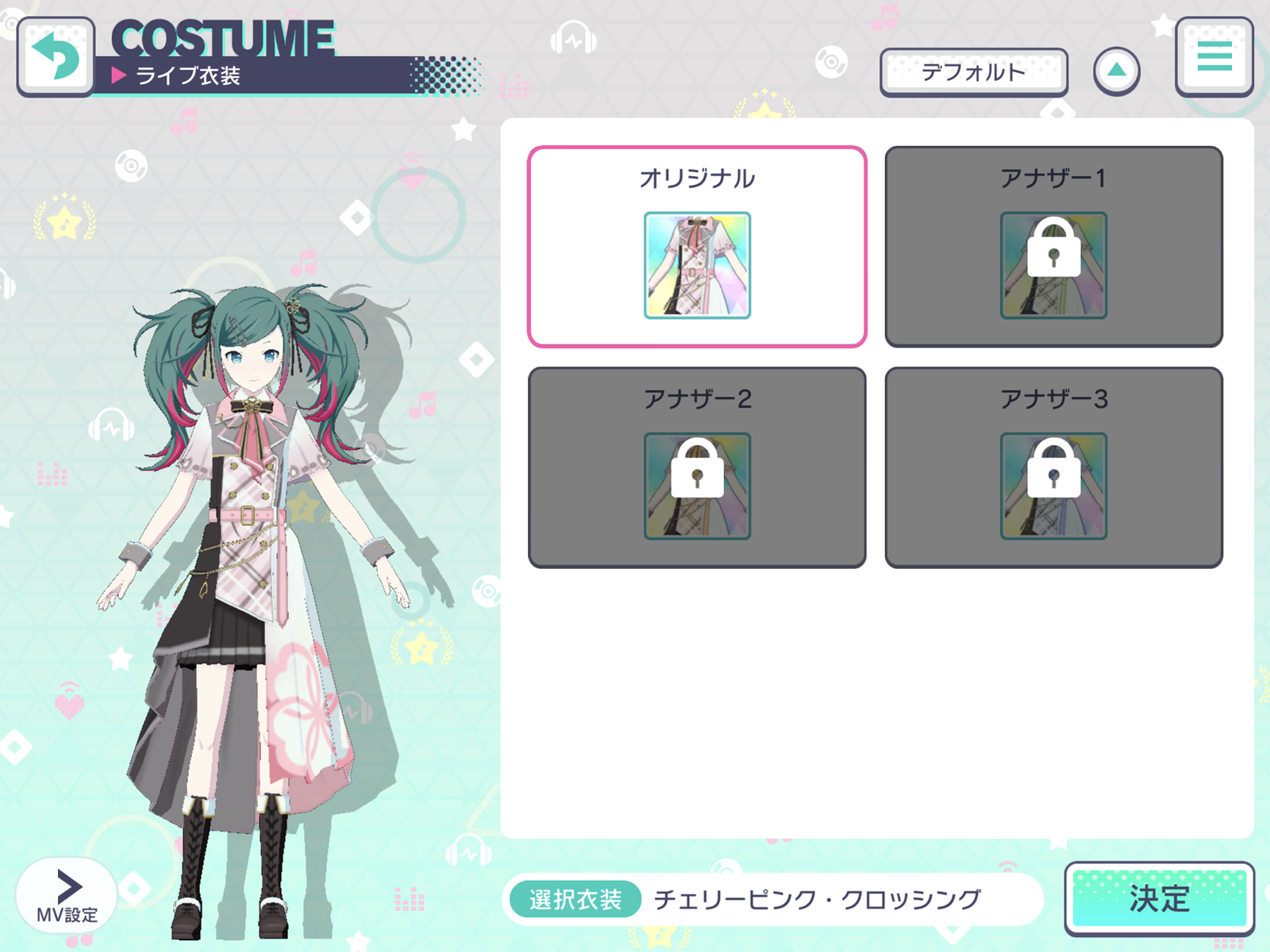1270x952 pixels.
Task: Click the arrow icon in MV設定
Action: [x=67, y=885]
